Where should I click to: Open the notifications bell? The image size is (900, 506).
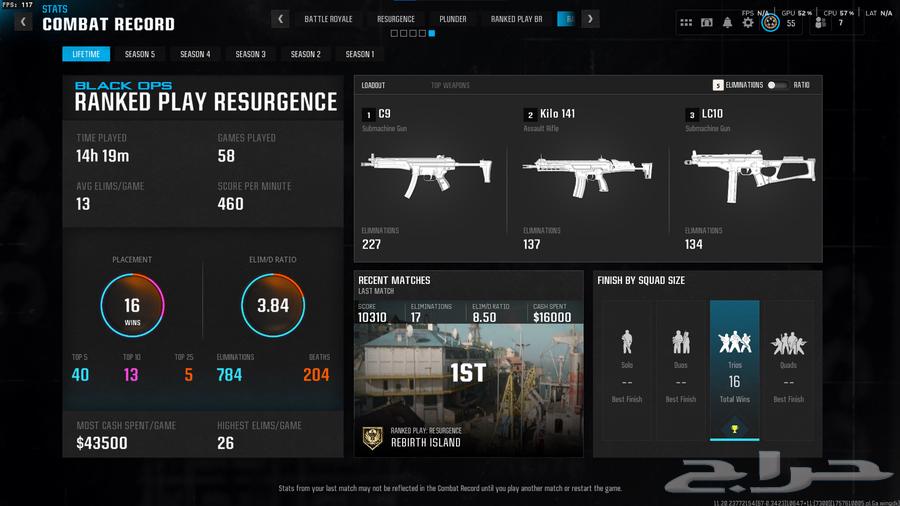pyautogui.click(x=728, y=22)
